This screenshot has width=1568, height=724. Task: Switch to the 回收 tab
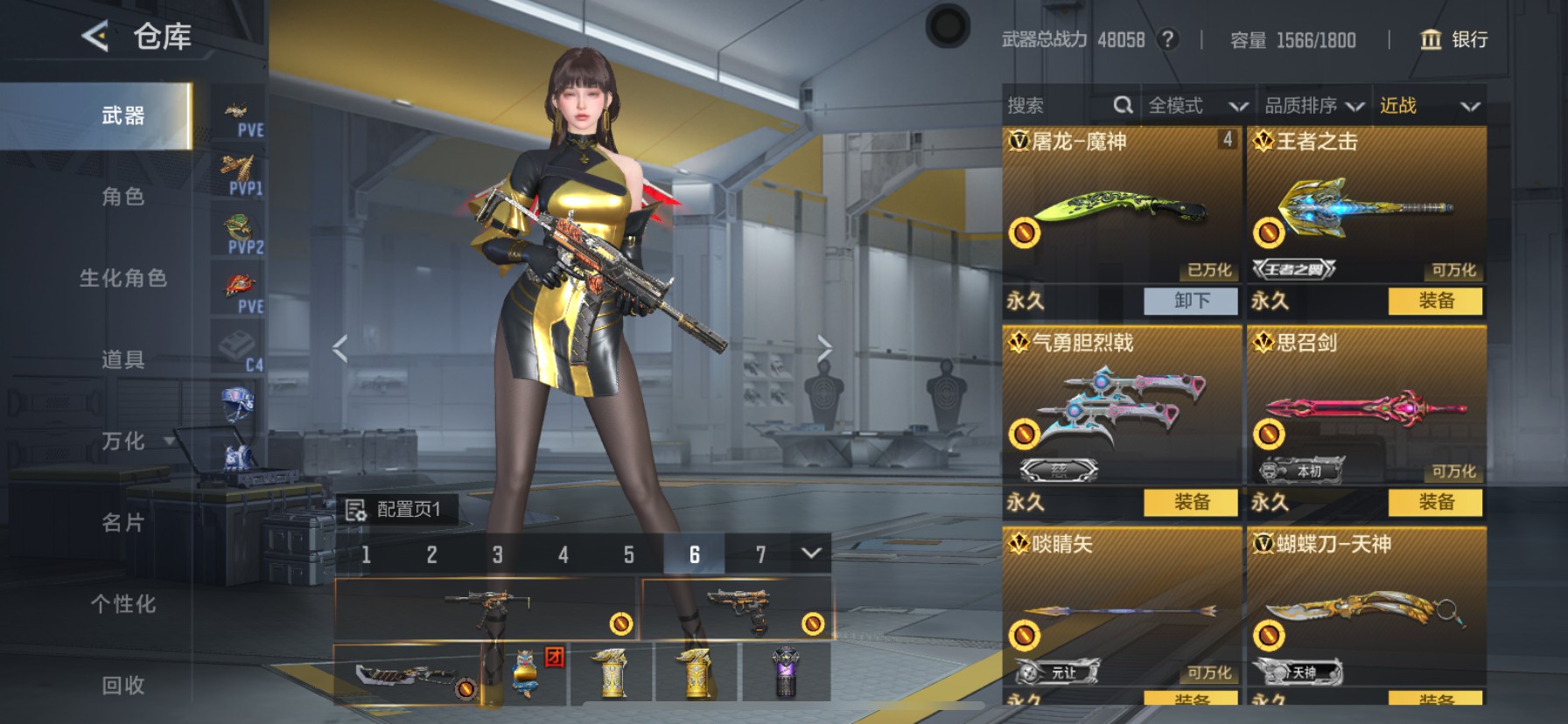coord(122,686)
